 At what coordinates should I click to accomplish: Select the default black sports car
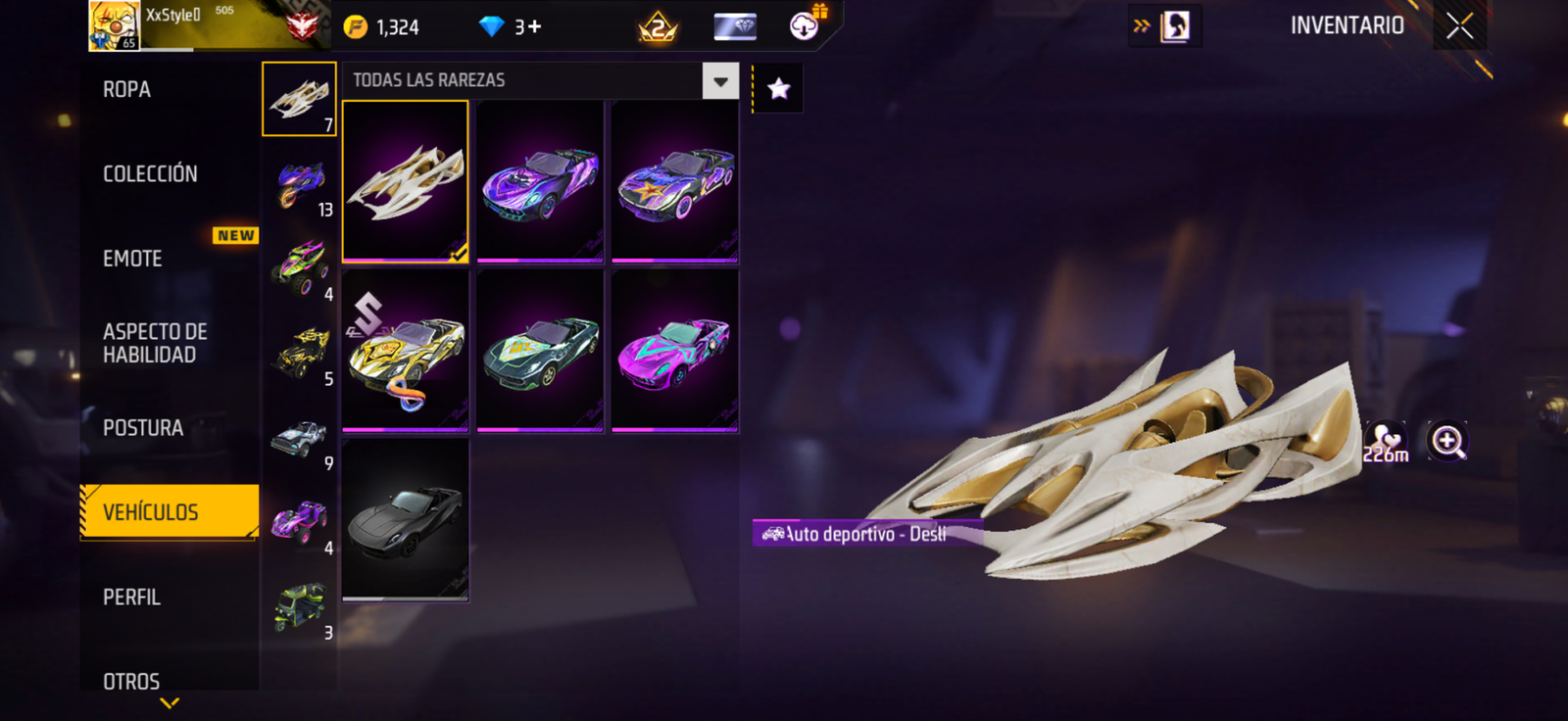click(x=405, y=519)
